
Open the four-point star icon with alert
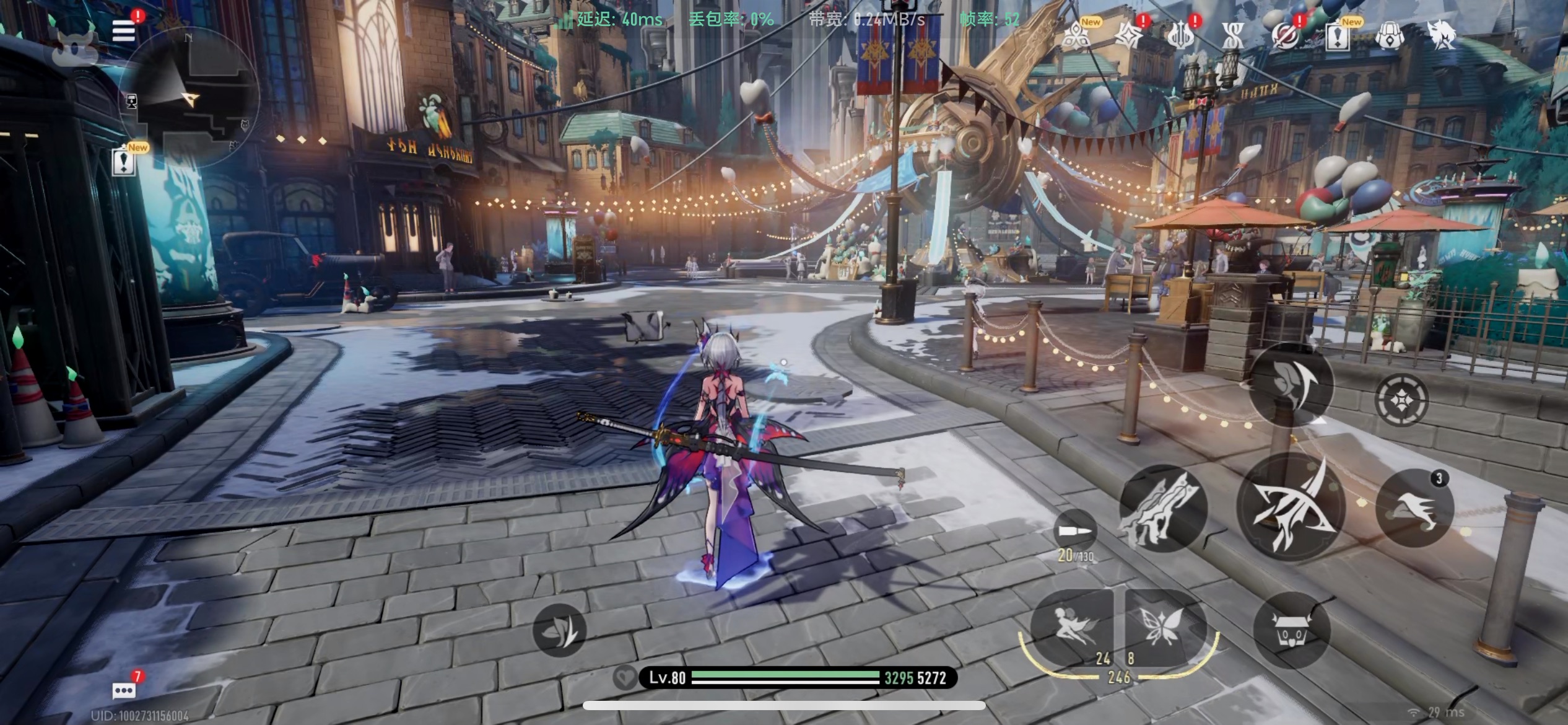1128,37
